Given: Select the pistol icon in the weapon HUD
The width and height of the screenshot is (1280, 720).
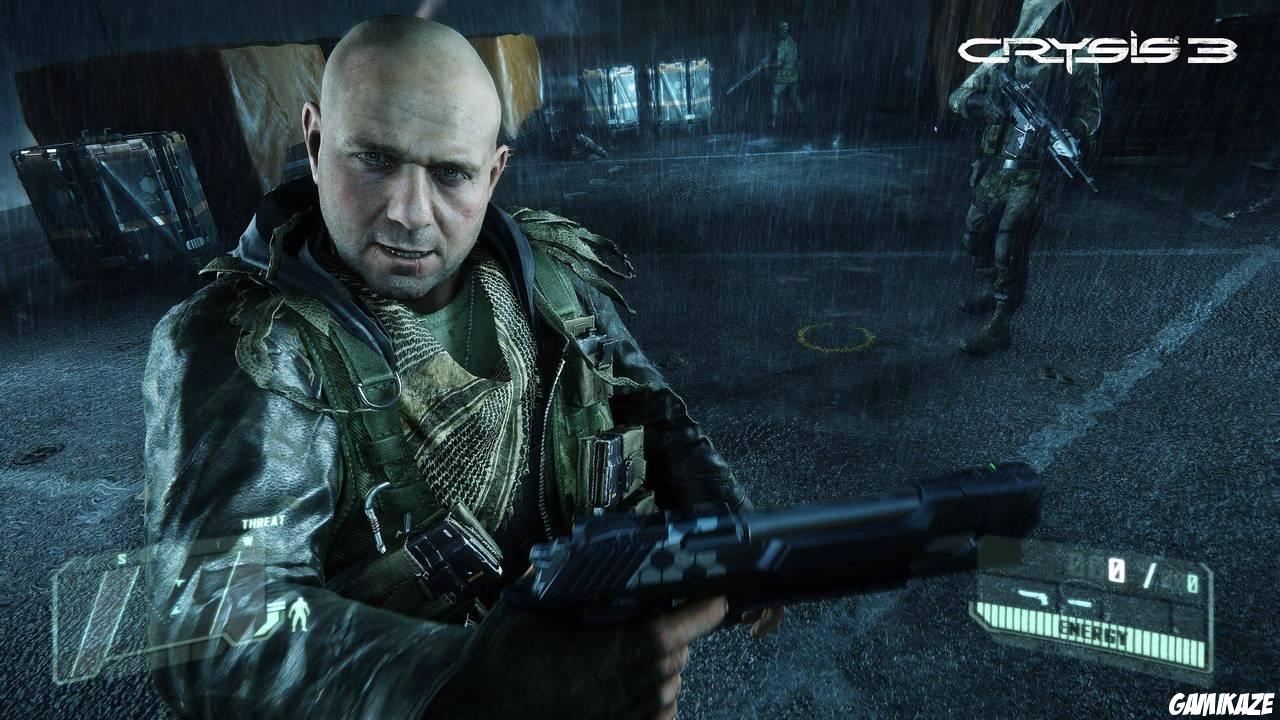Looking at the screenshot, I should 1034,598.
